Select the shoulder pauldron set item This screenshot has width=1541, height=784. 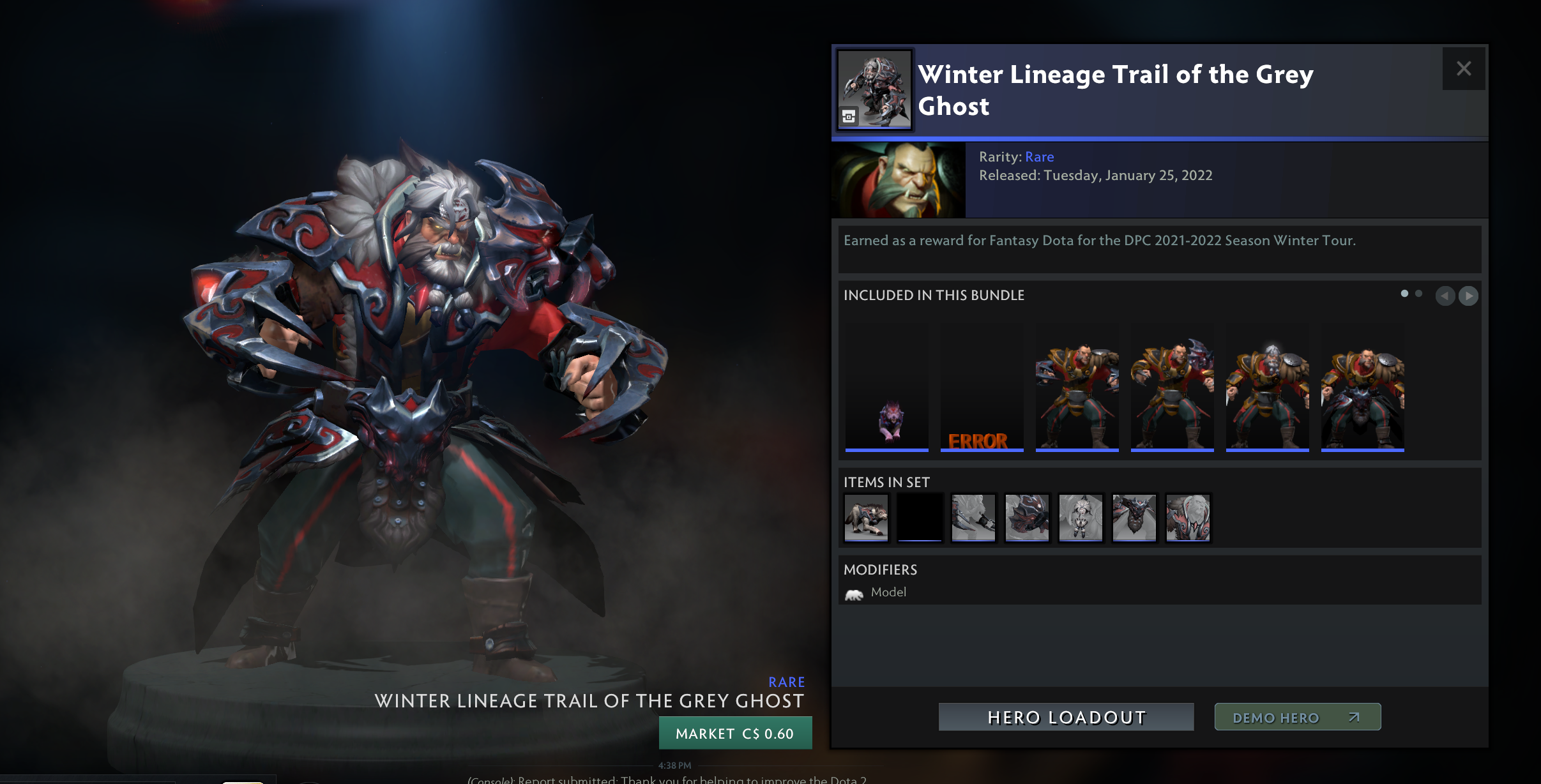pyautogui.click(x=1027, y=518)
